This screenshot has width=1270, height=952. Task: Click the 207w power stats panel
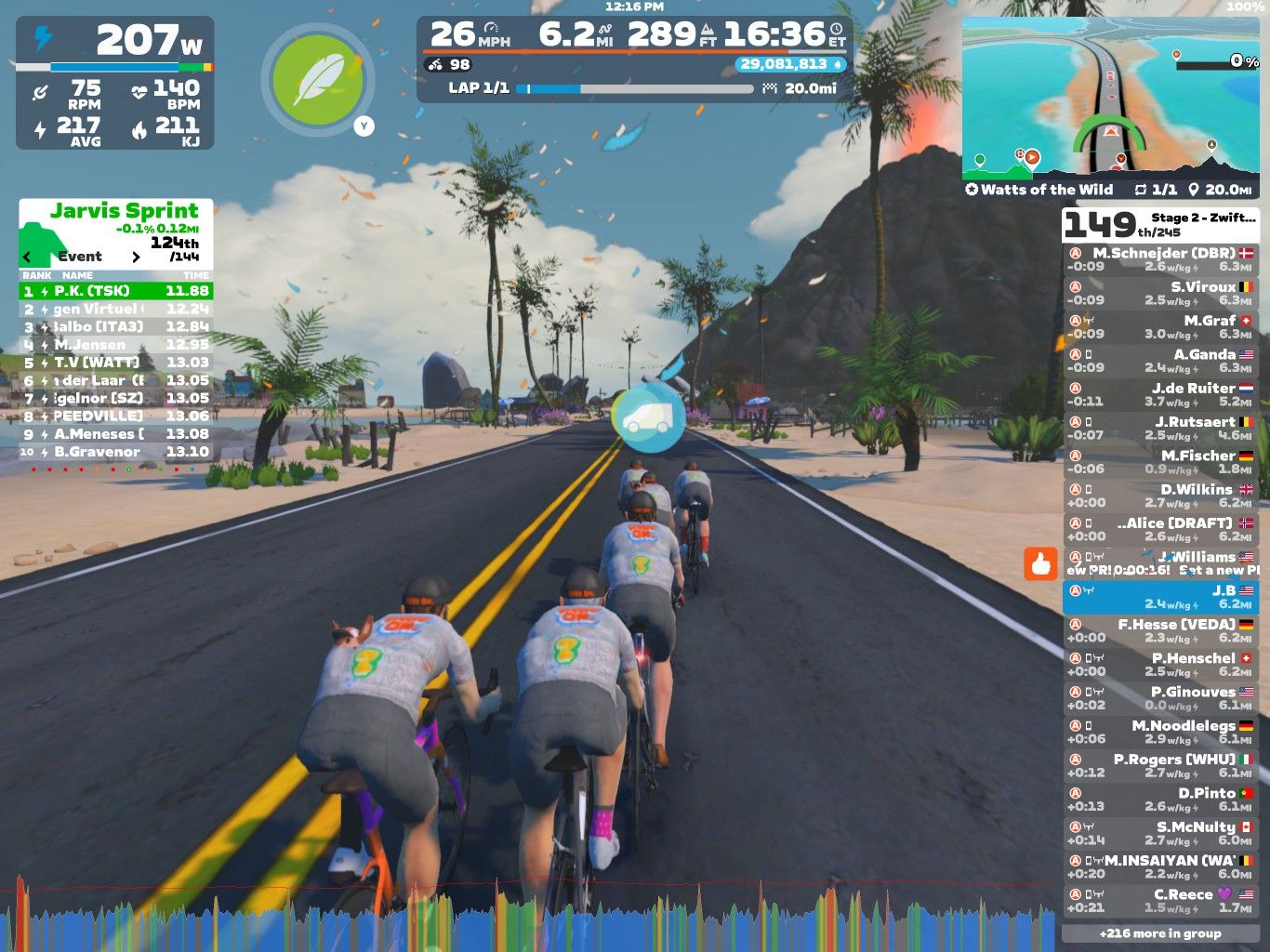(115, 83)
